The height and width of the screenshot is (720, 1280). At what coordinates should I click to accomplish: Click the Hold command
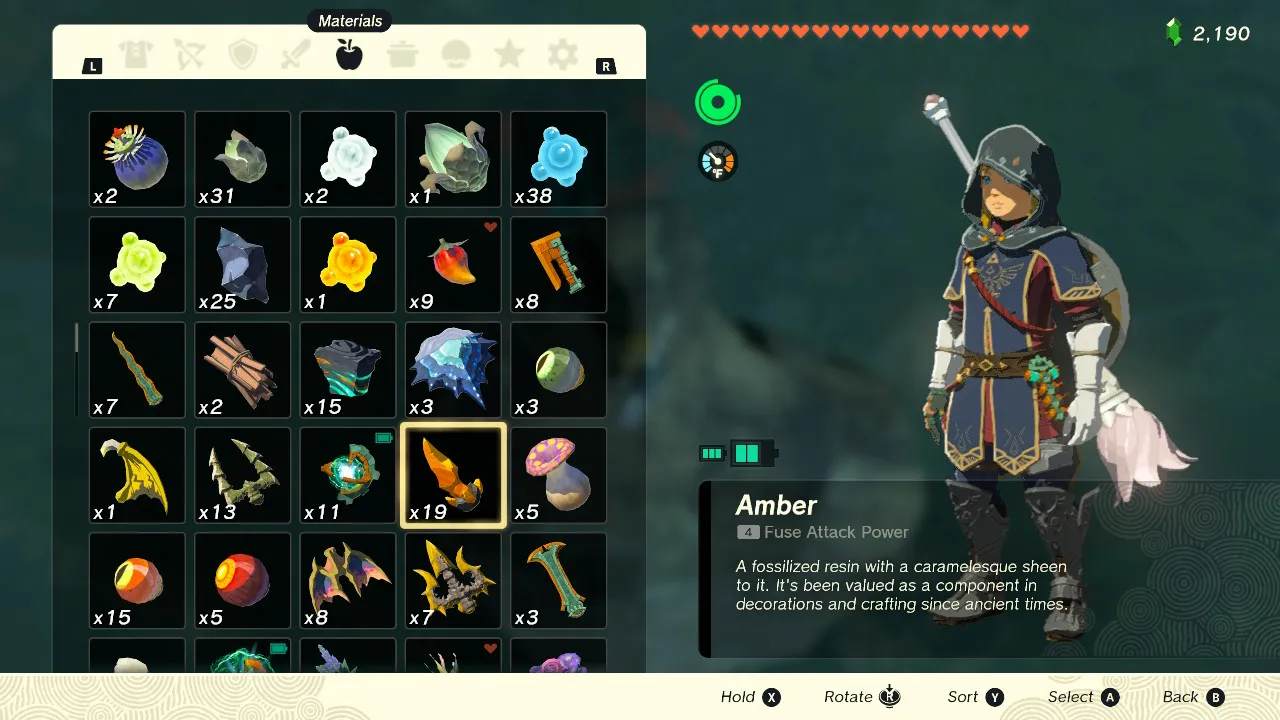coord(750,697)
